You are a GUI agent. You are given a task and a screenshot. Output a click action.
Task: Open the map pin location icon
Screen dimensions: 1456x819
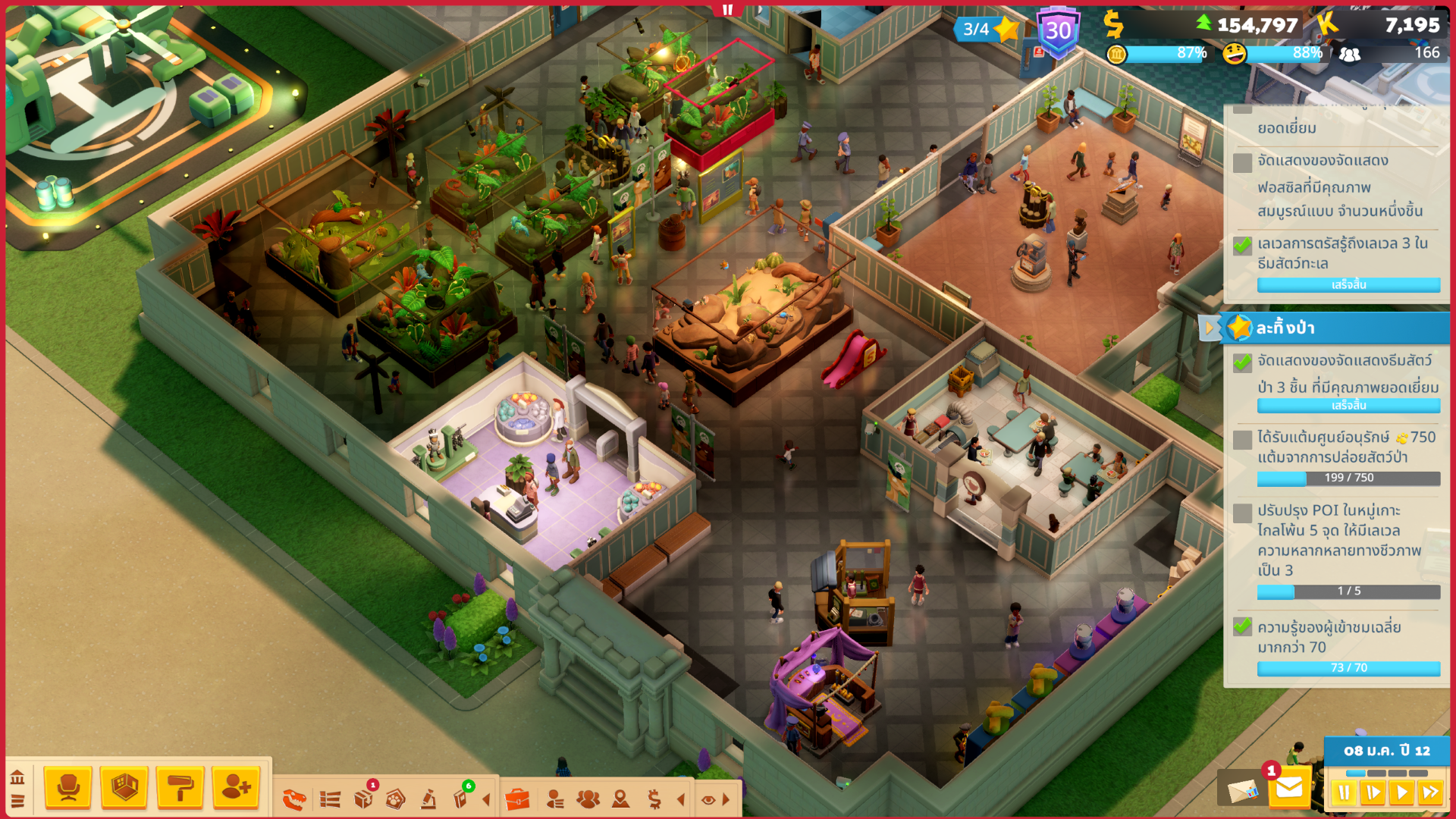coord(621,799)
